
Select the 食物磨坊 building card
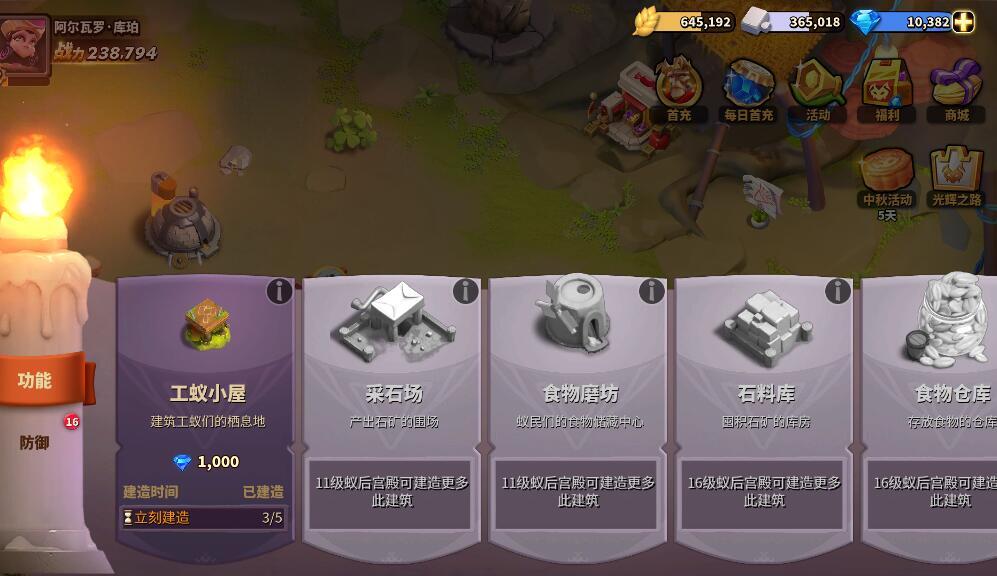point(579,370)
